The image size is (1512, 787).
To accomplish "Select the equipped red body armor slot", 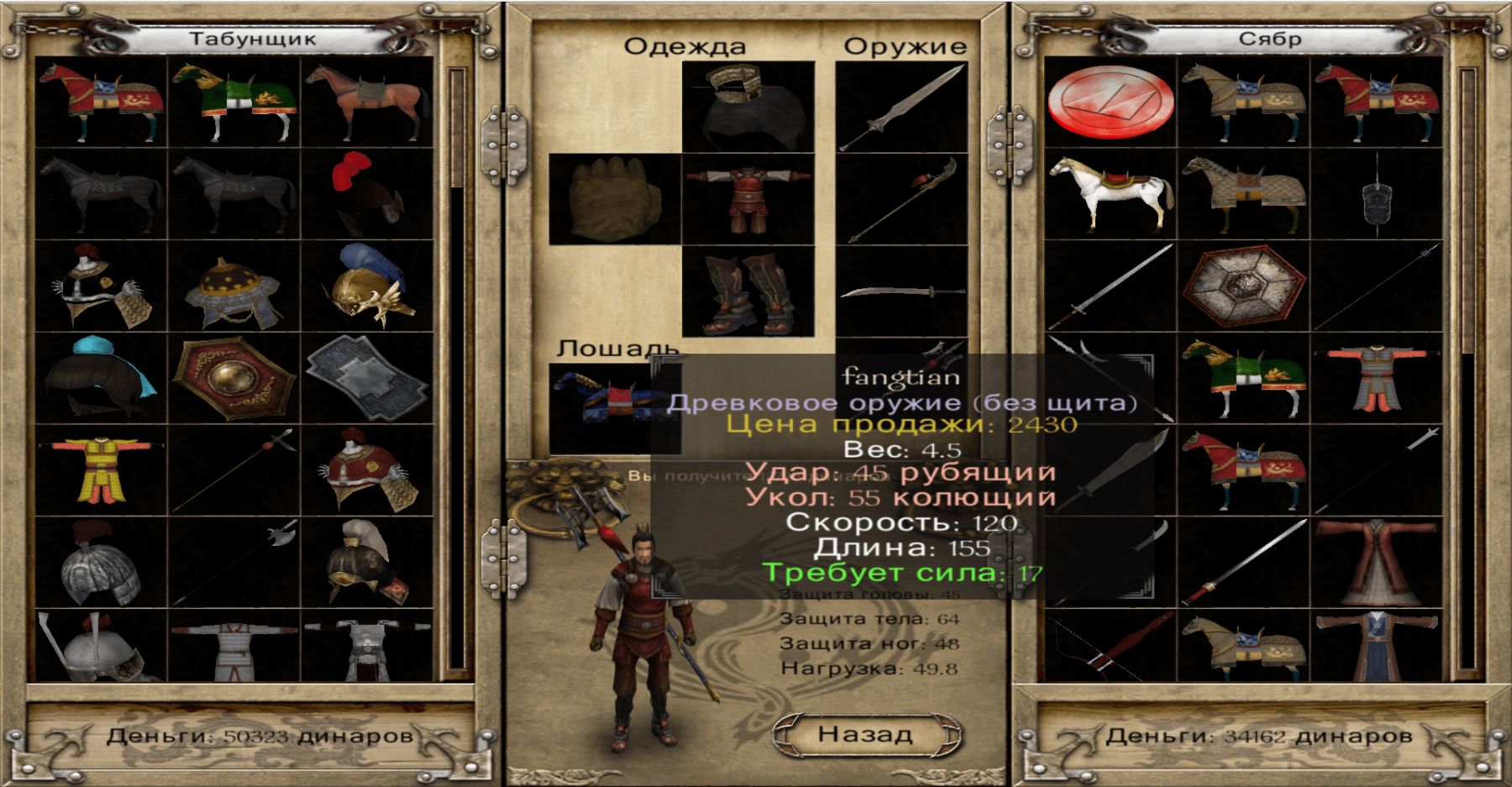I will [748, 199].
